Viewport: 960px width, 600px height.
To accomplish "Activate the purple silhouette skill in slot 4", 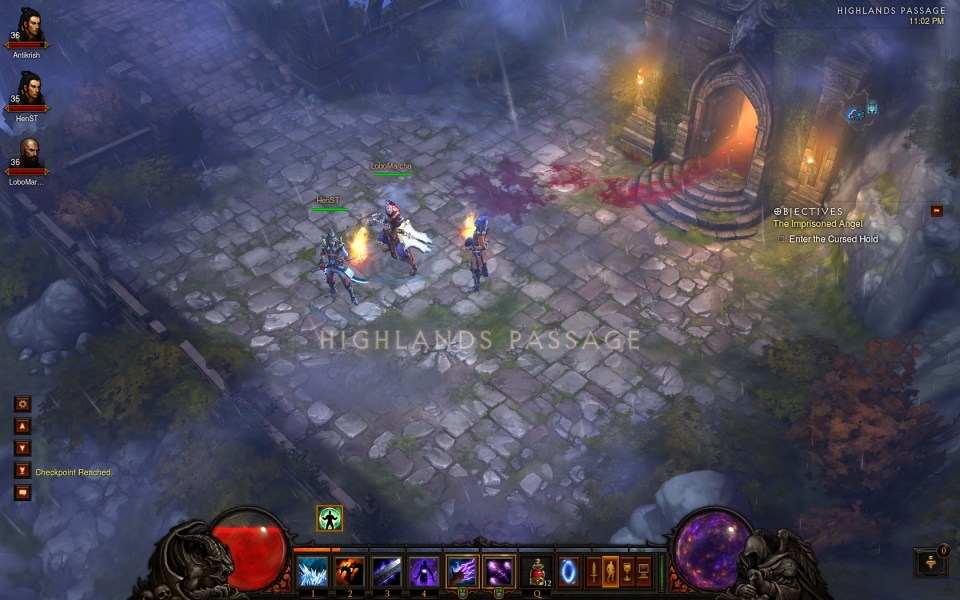I will pyautogui.click(x=423, y=572).
